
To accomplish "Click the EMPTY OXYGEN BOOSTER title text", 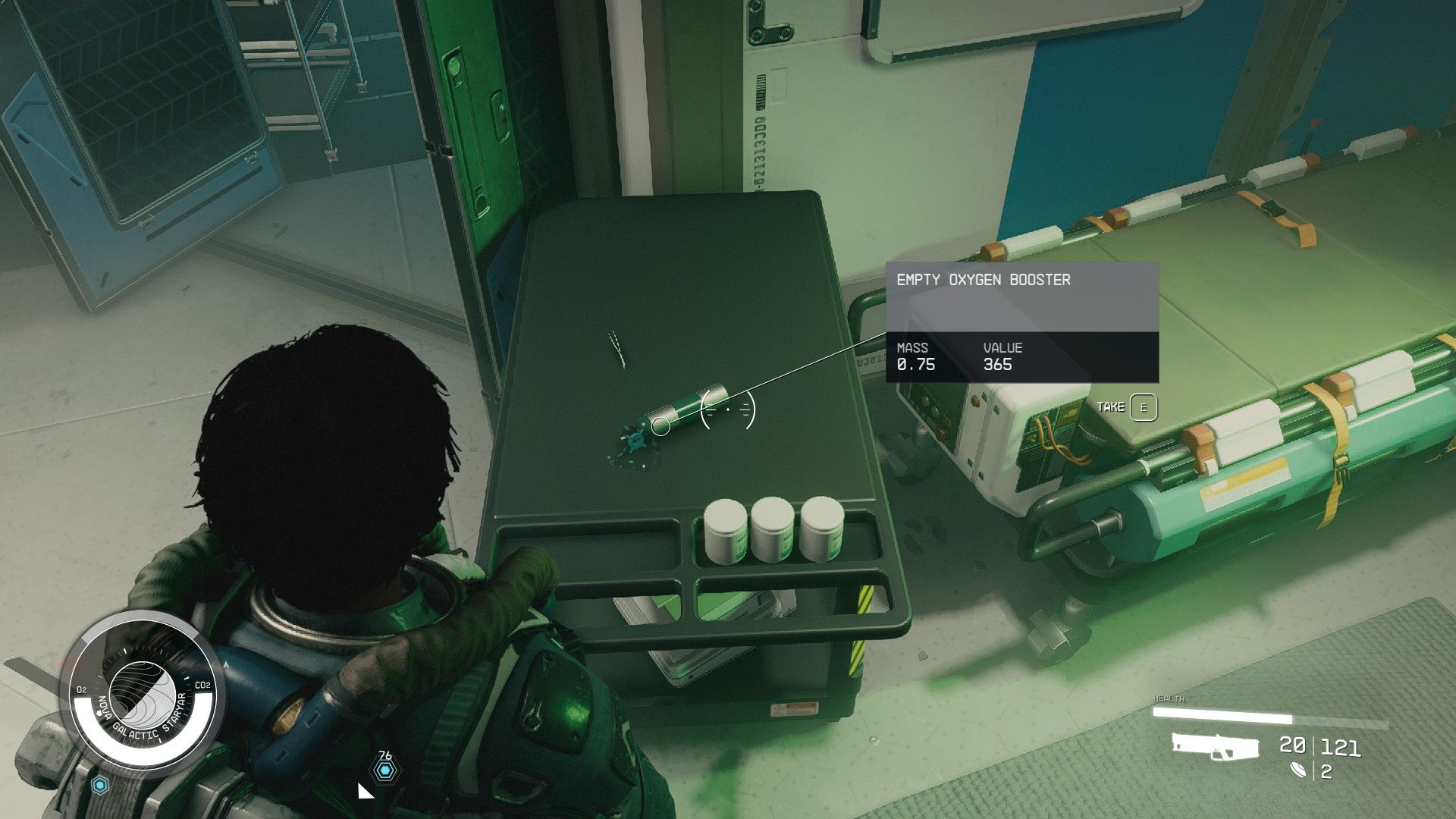I will coord(982,279).
